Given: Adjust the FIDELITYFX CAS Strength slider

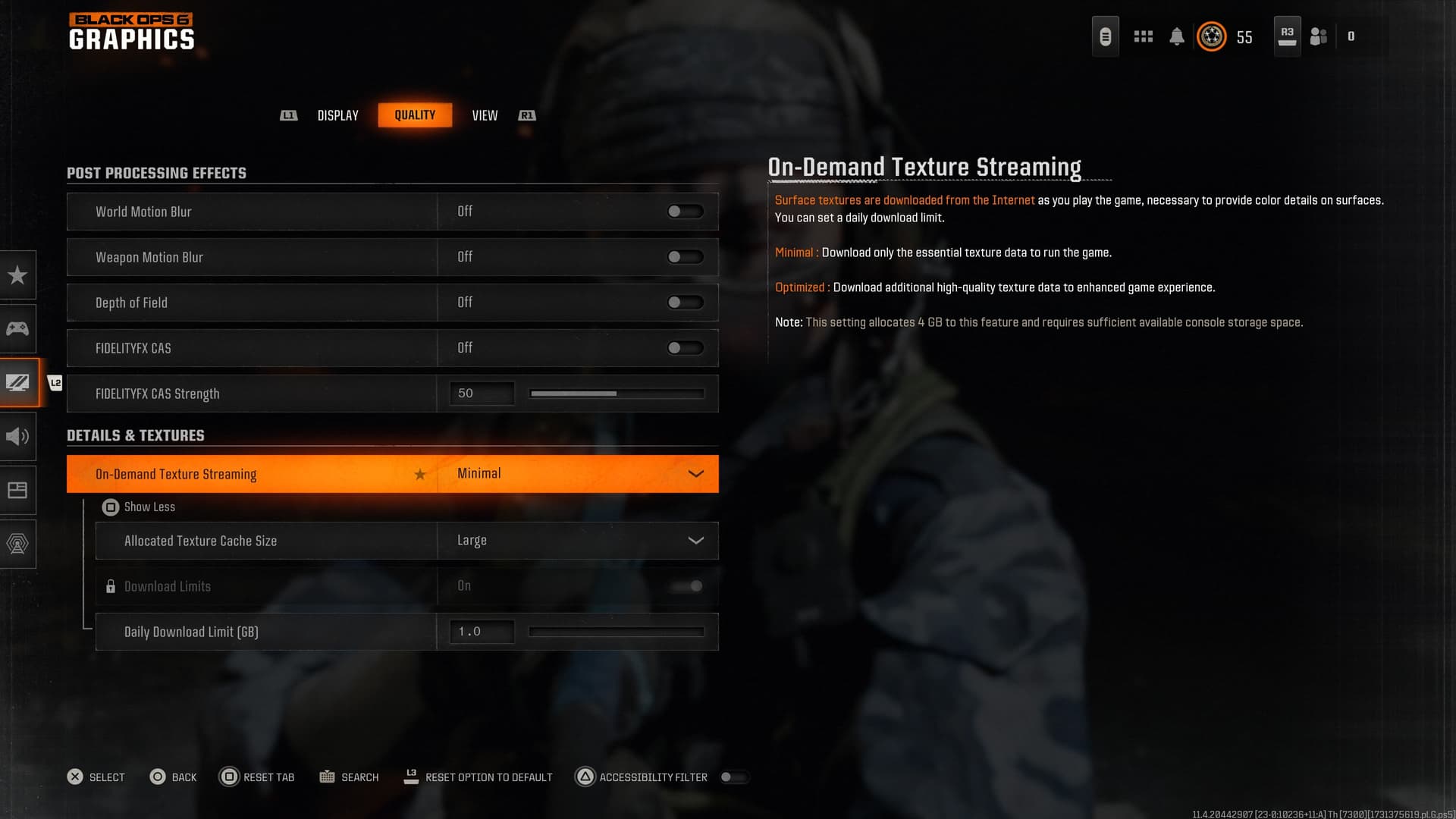Looking at the screenshot, I should [617, 393].
